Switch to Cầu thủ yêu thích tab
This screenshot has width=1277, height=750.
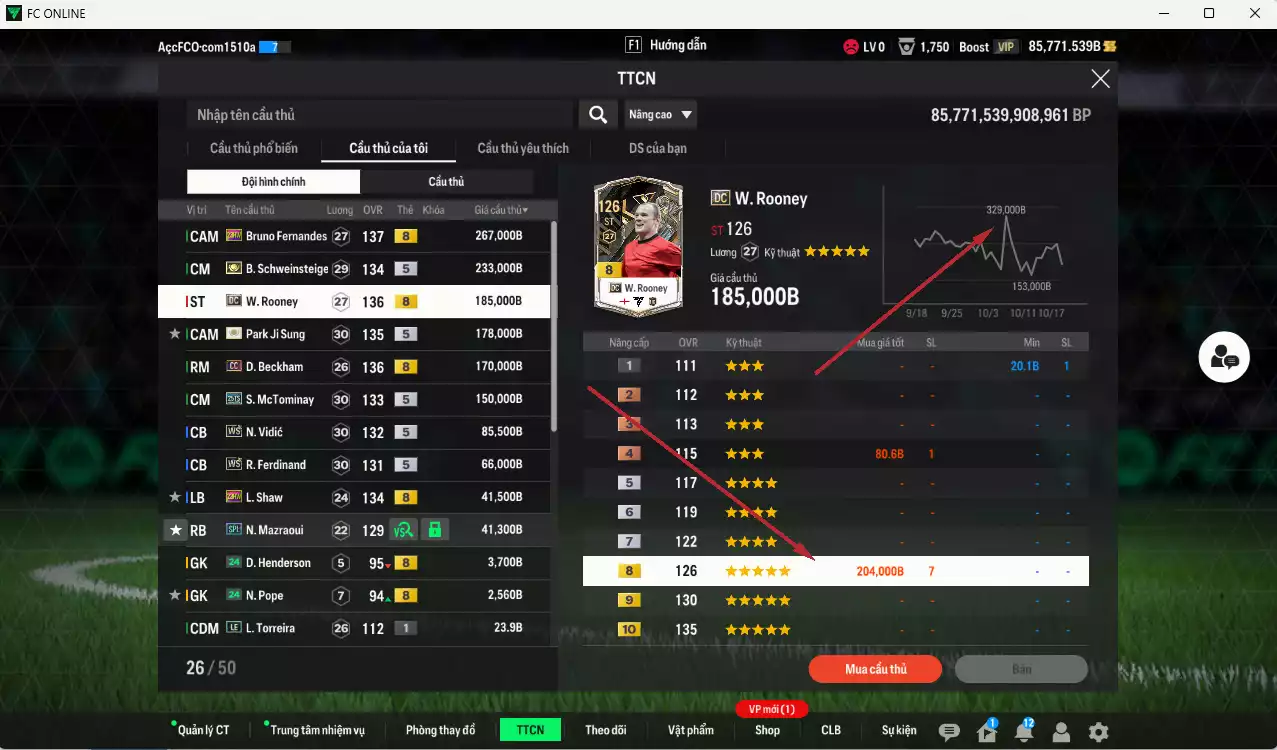(523, 148)
